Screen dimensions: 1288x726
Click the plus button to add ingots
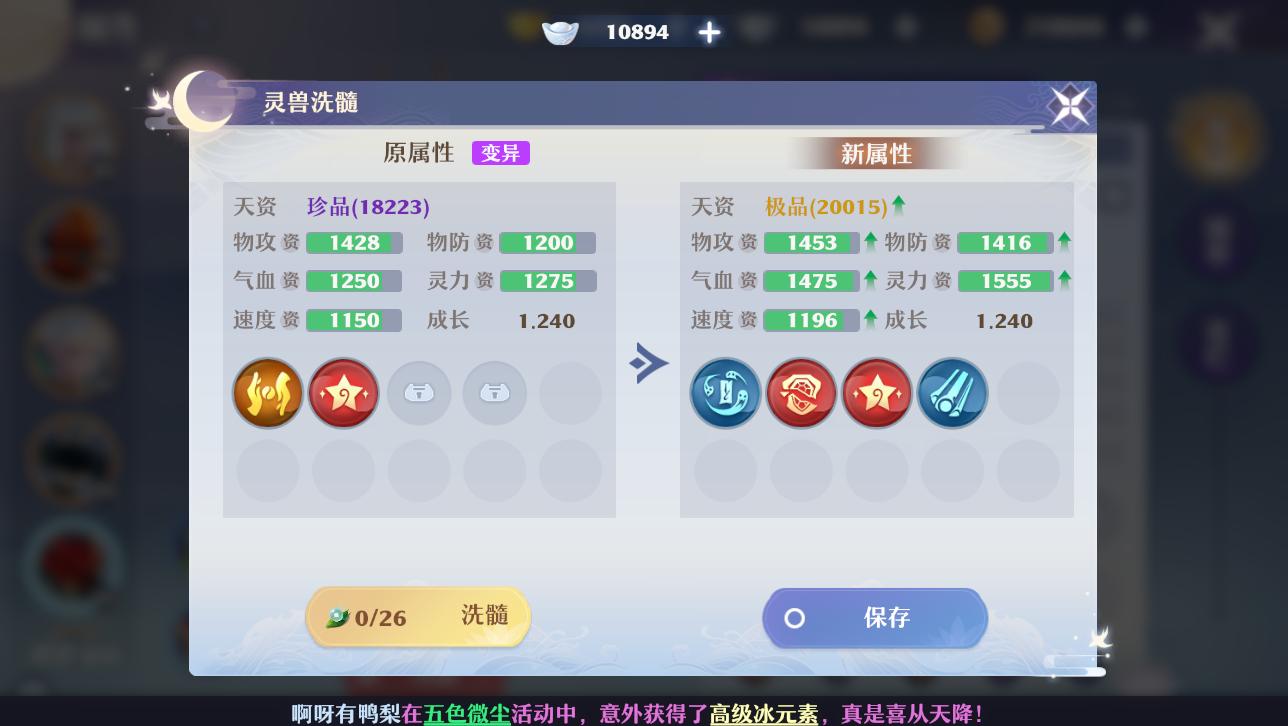click(x=708, y=31)
